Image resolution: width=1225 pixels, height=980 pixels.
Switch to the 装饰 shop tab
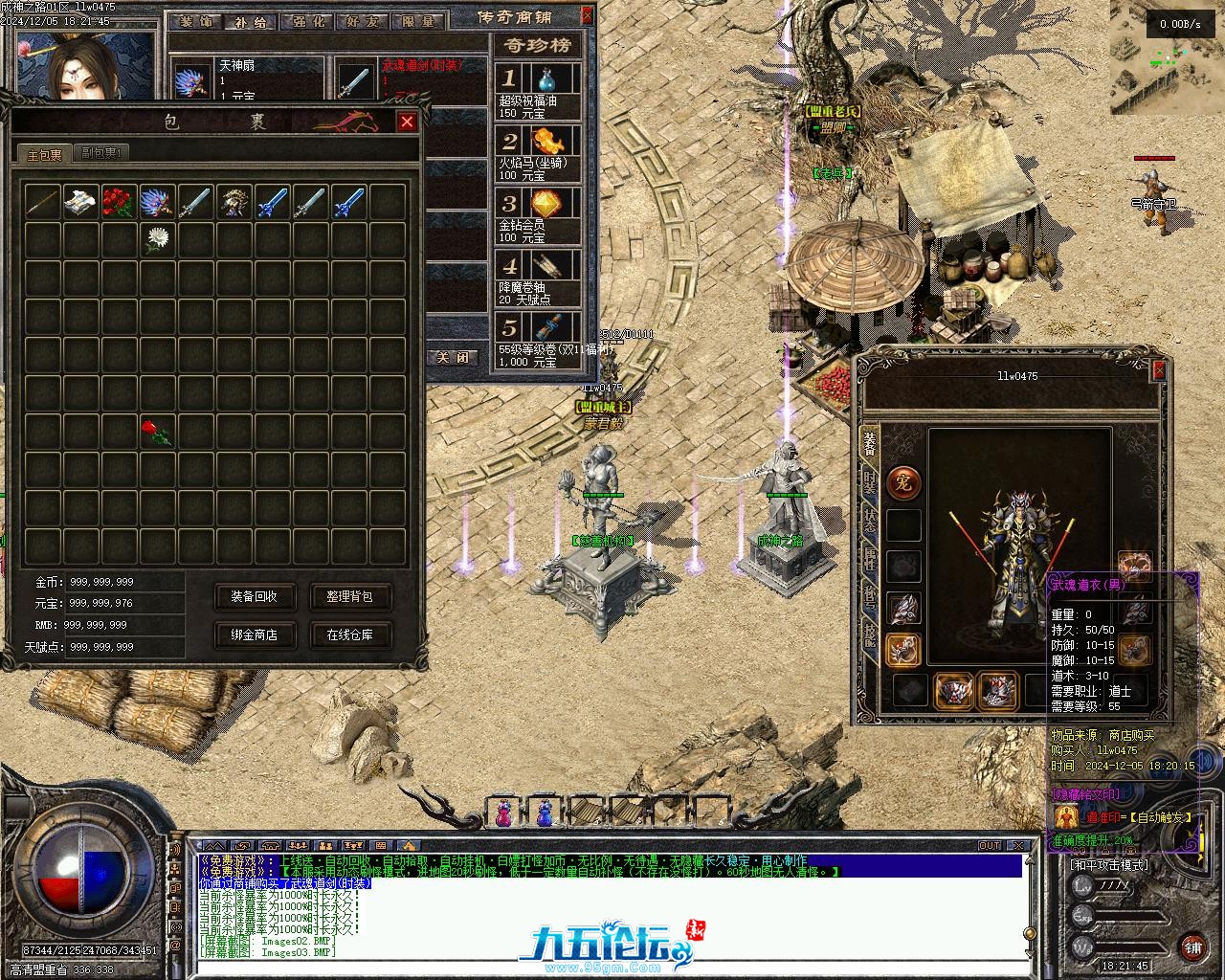pyautogui.click(x=195, y=21)
